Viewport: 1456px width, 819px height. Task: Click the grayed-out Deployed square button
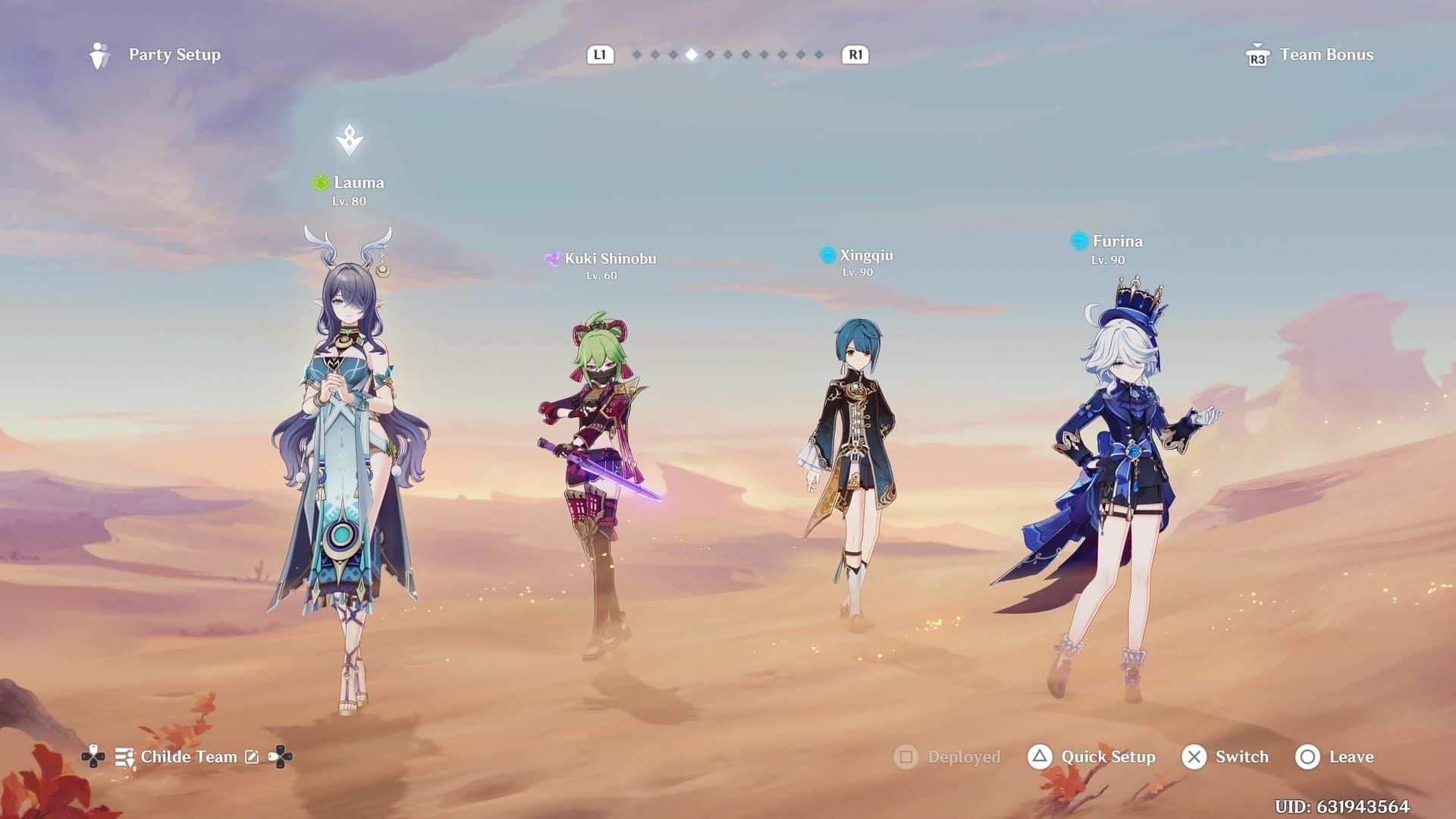(x=905, y=757)
